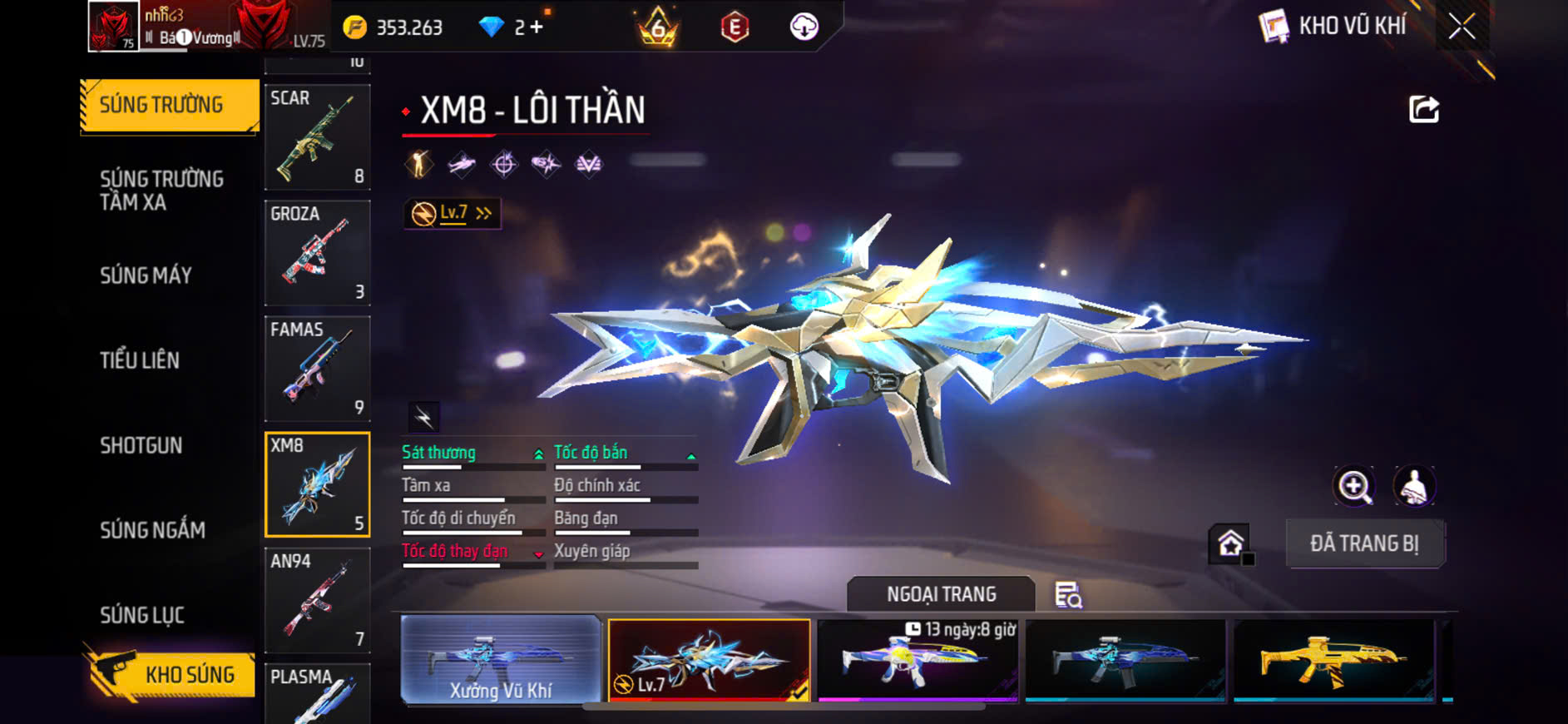Open the Ngoại Trang tab
This screenshot has width=1568, height=724.
pos(941,594)
